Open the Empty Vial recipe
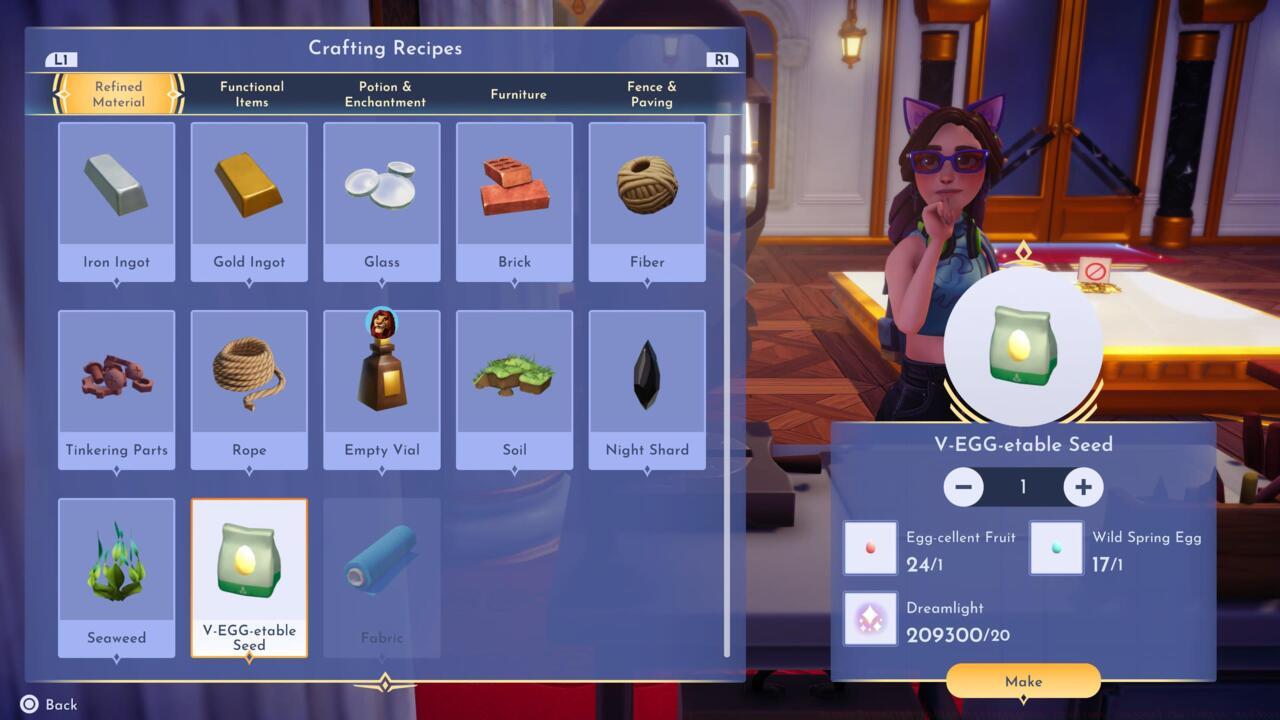1280x720 pixels. tap(382, 390)
